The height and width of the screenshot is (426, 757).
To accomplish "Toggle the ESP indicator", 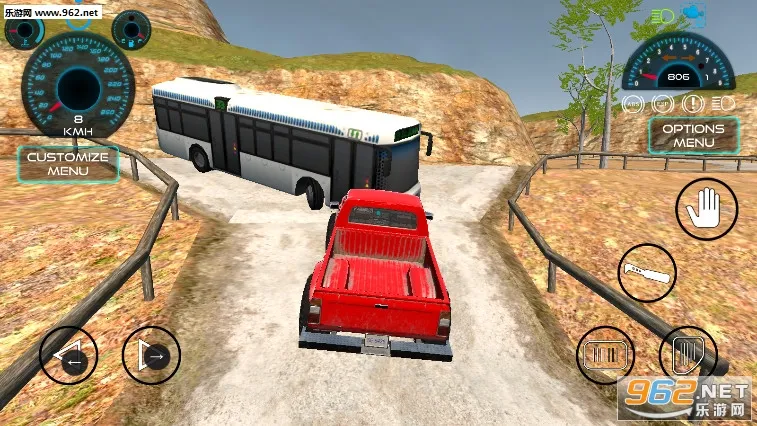I will [x=662, y=102].
